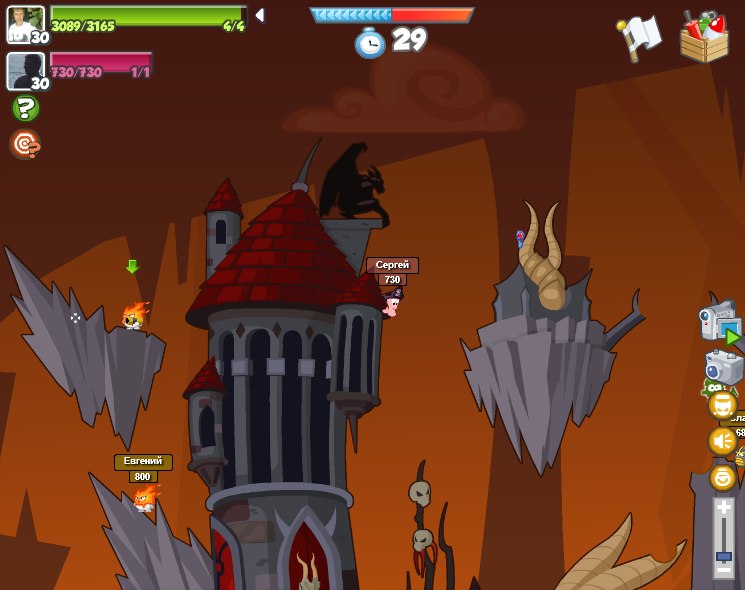745x590 pixels.
Task: Select the pink team player avatar
Action: click(26, 71)
